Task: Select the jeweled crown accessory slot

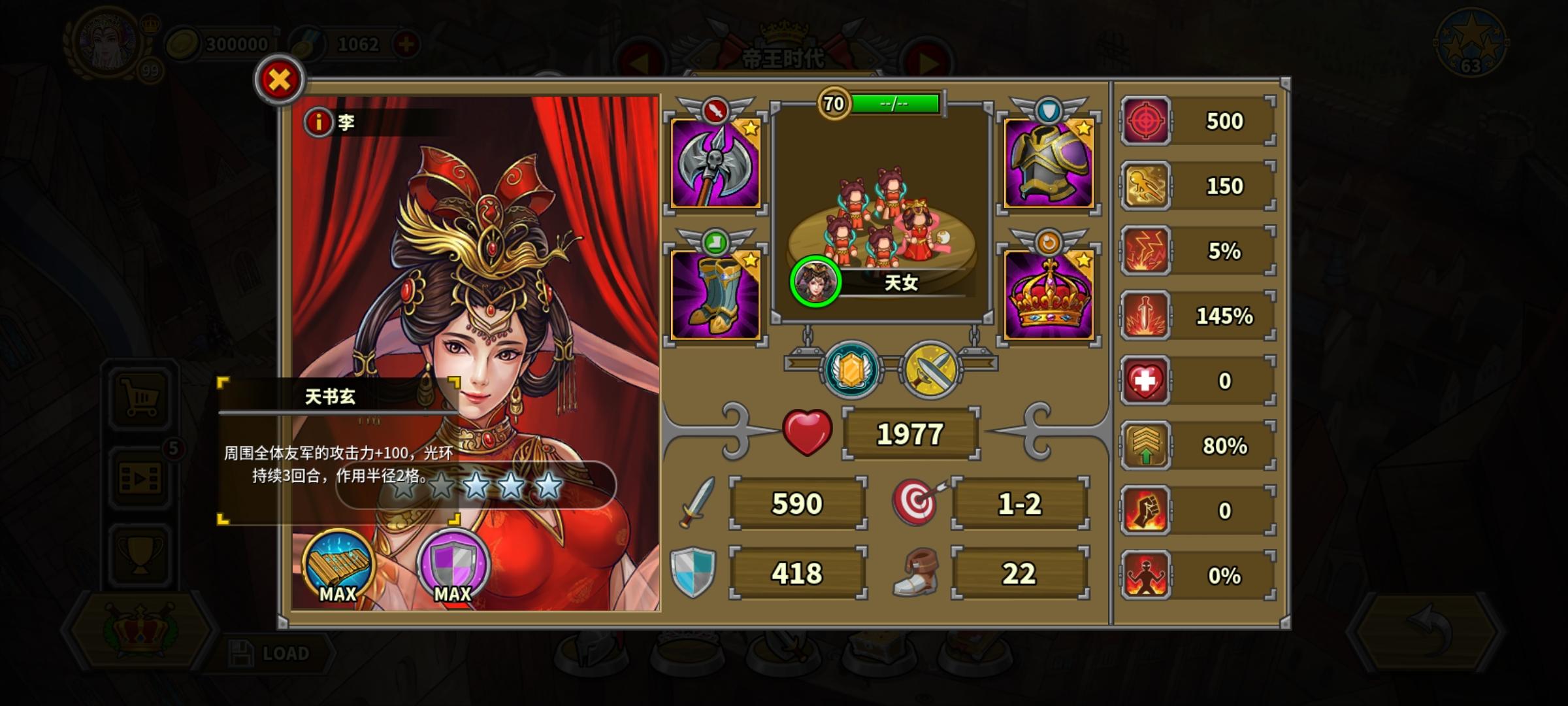Action: (1048, 294)
